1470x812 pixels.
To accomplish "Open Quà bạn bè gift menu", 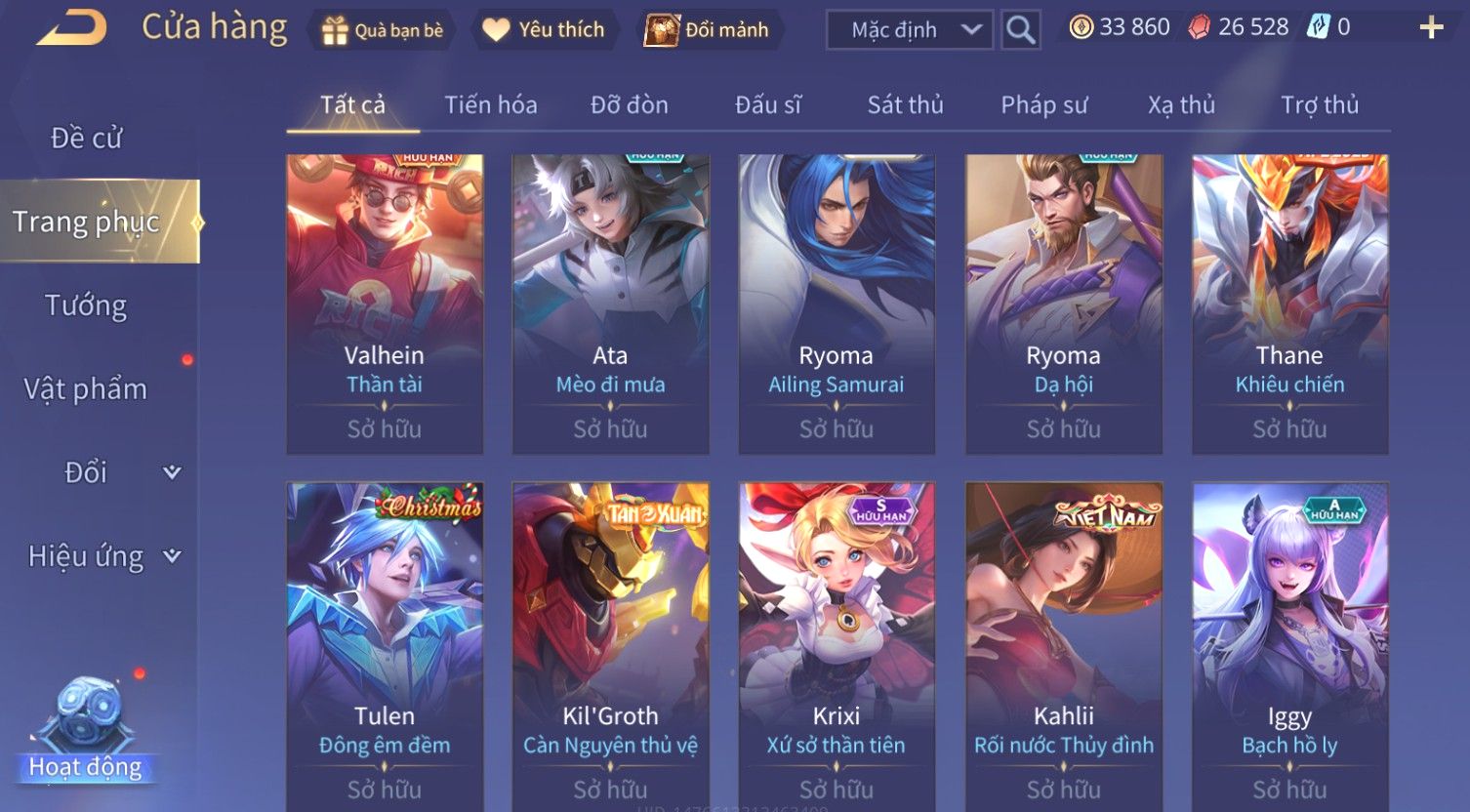I will click(383, 30).
